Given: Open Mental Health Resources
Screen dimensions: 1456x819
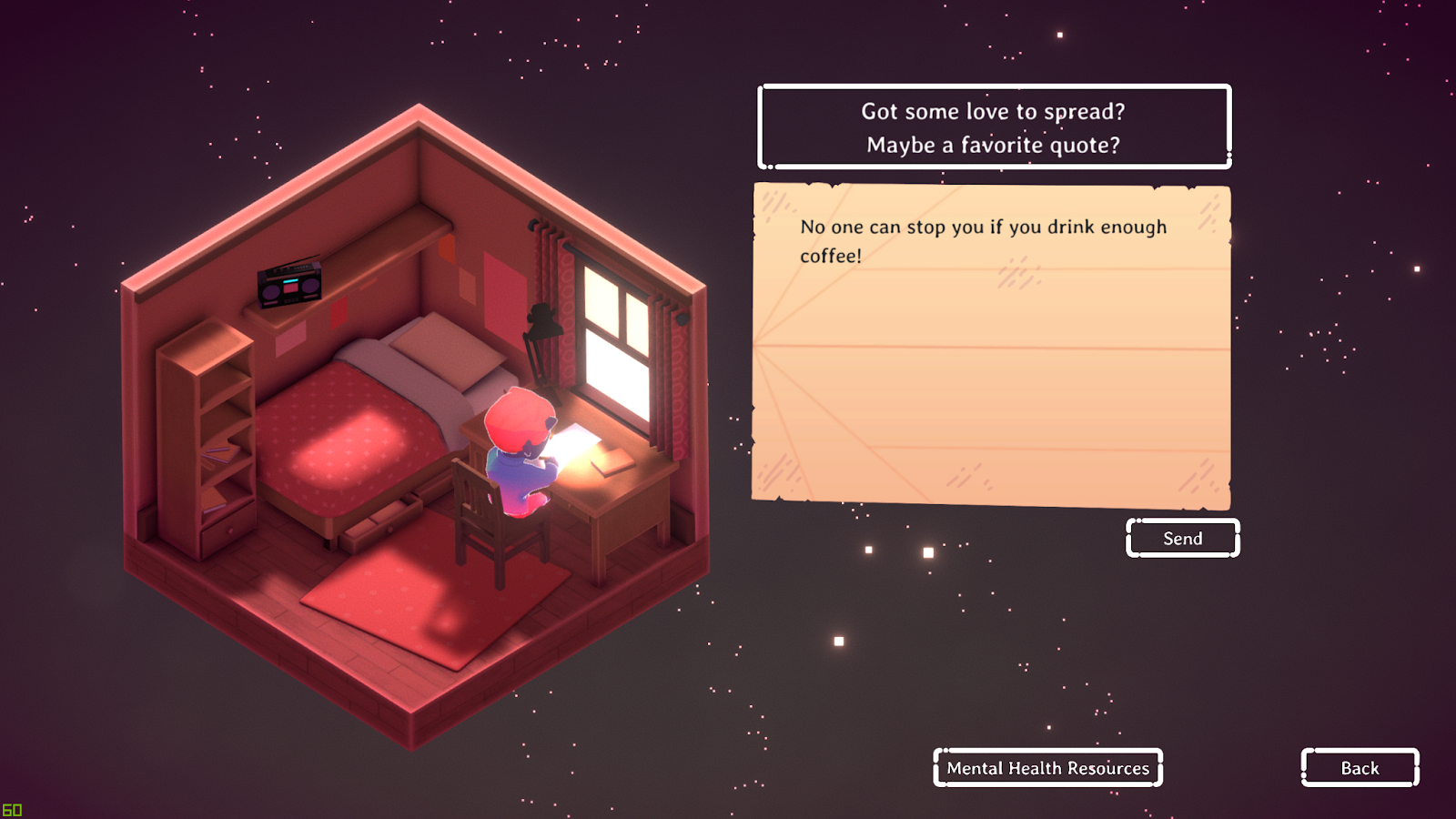Looking at the screenshot, I should [x=1047, y=768].
